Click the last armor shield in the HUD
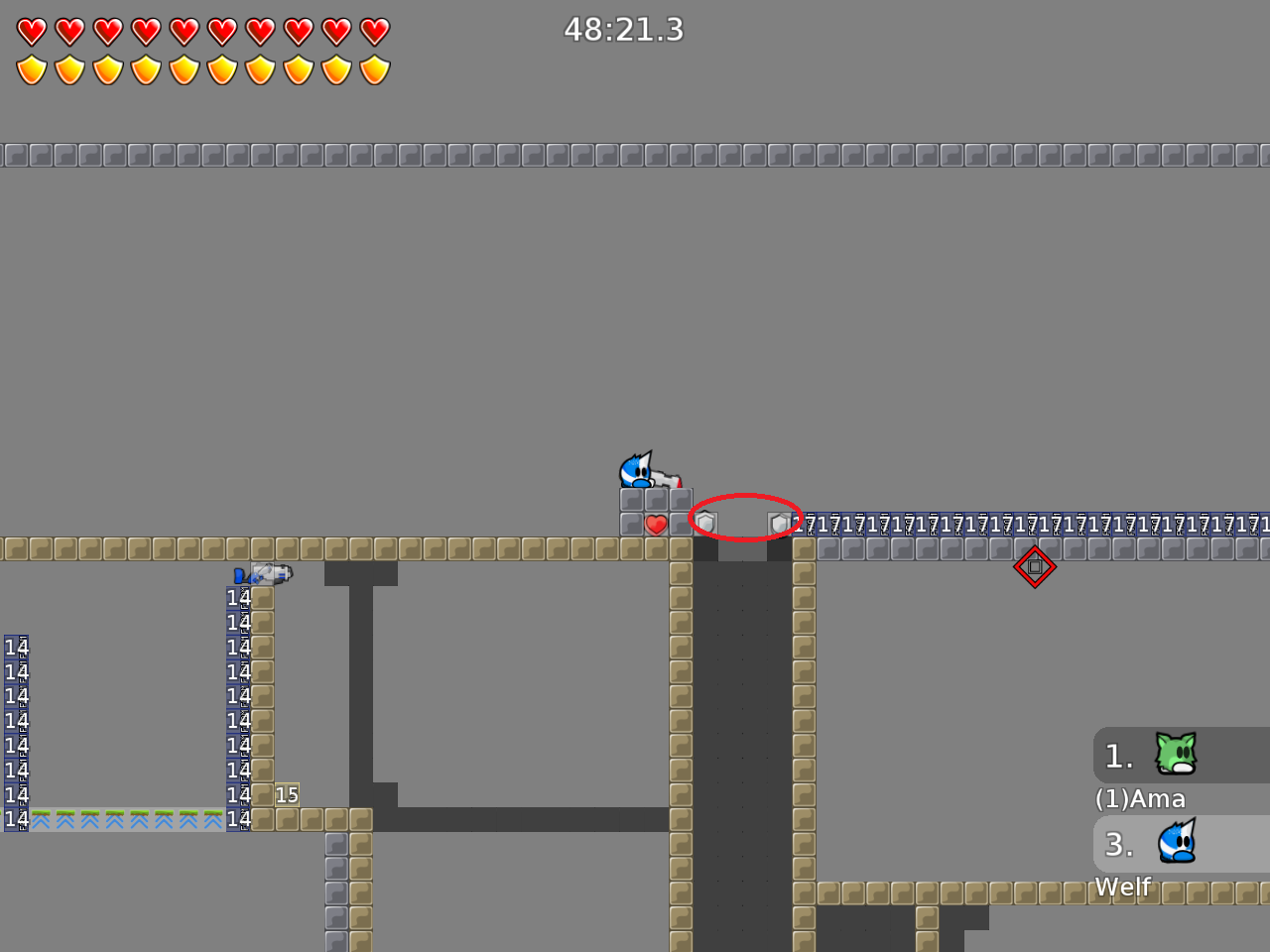 pyautogui.click(x=373, y=69)
